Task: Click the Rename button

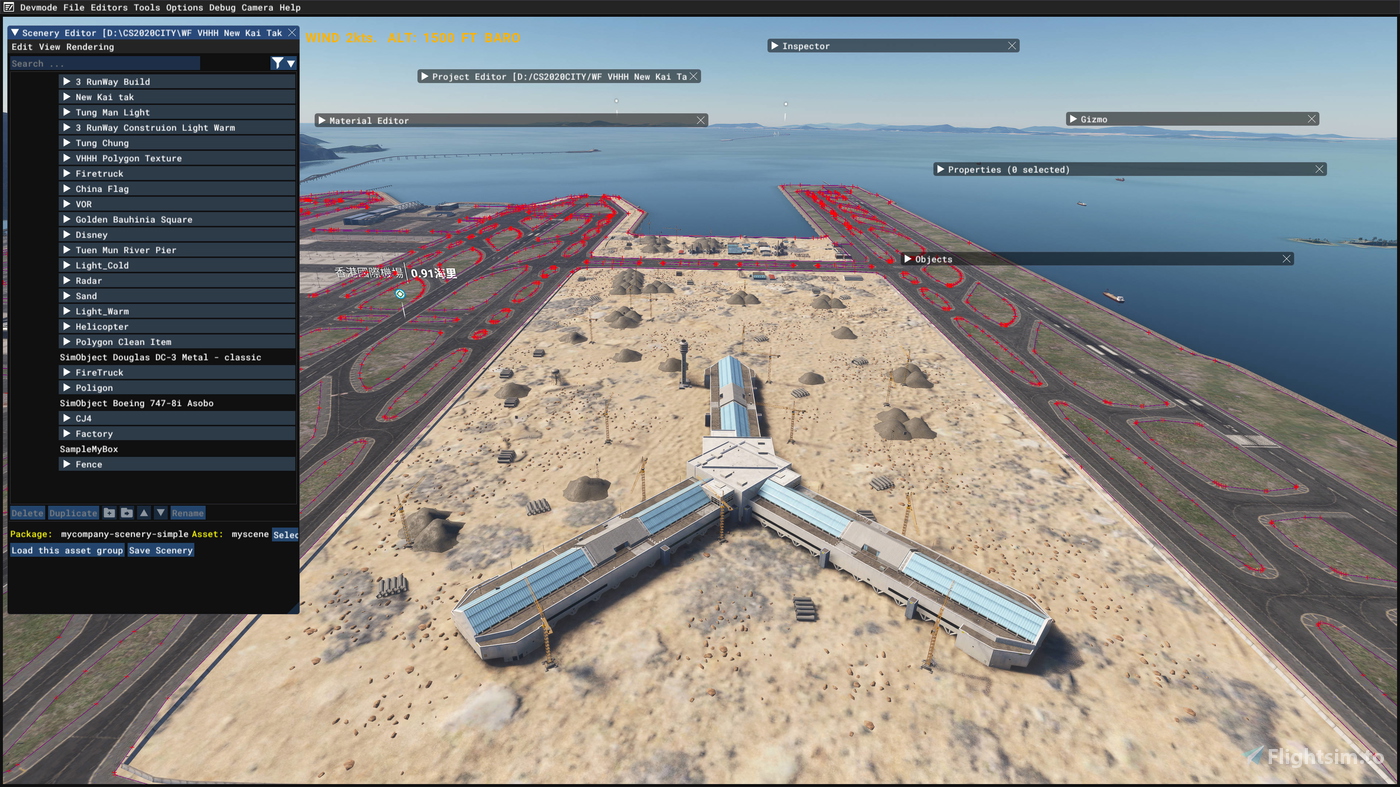Action: (187, 512)
